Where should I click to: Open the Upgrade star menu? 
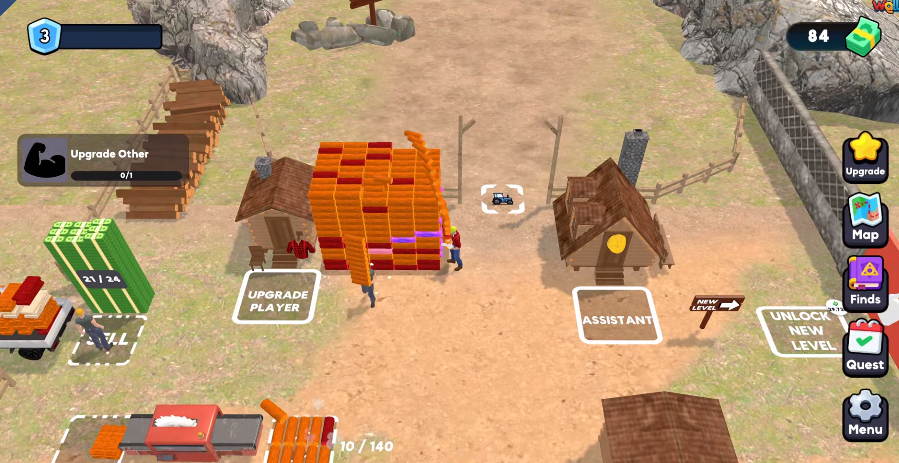pyautogui.click(x=865, y=157)
